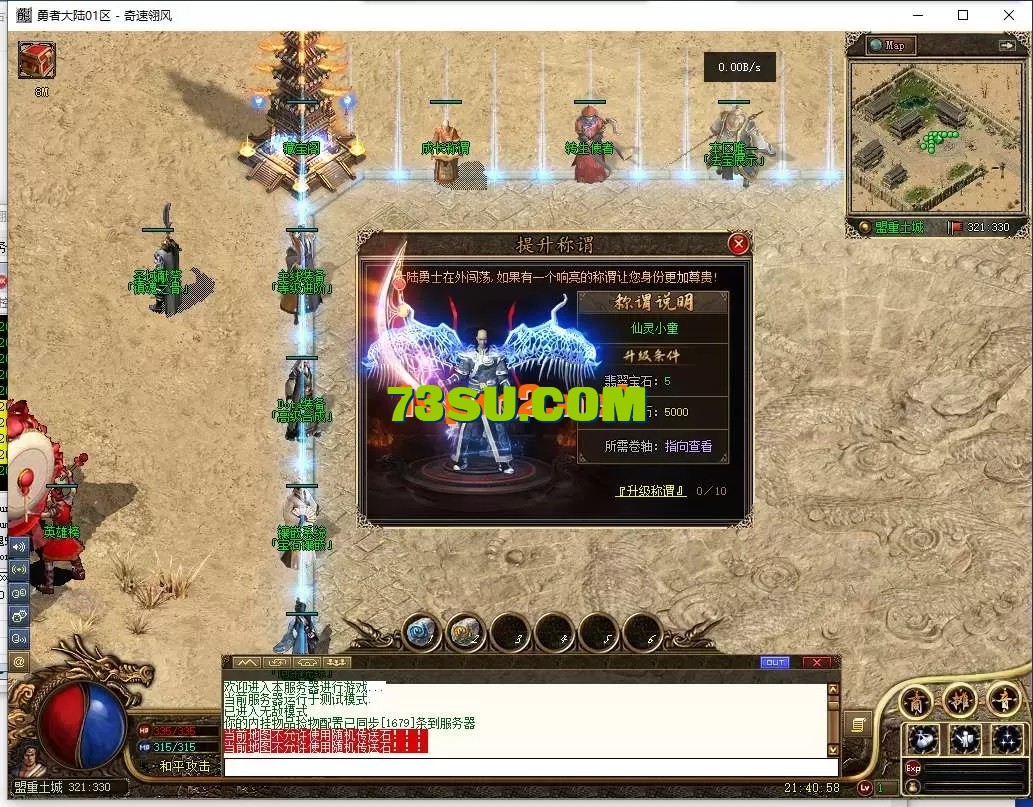Screen dimensions: 1033x807
Task: Use the blue scroll in hotbar slot 1
Action: pyautogui.click(x=423, y=631)
